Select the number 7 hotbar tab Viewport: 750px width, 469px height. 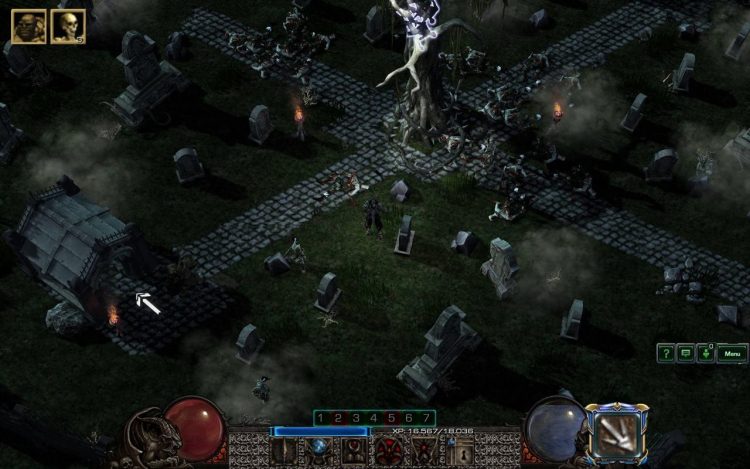(x=427, y=418)
